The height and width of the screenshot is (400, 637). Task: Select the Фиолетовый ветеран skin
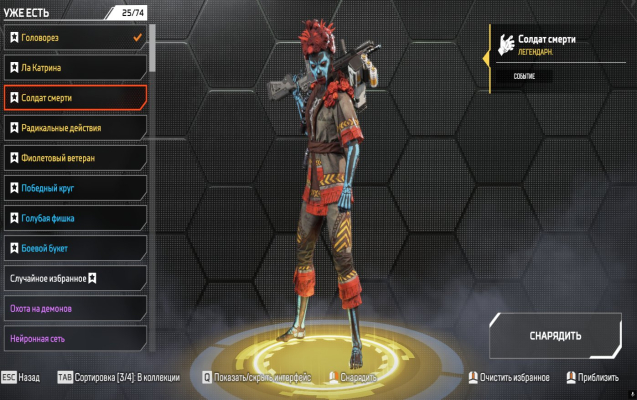[x=74, y=158]
